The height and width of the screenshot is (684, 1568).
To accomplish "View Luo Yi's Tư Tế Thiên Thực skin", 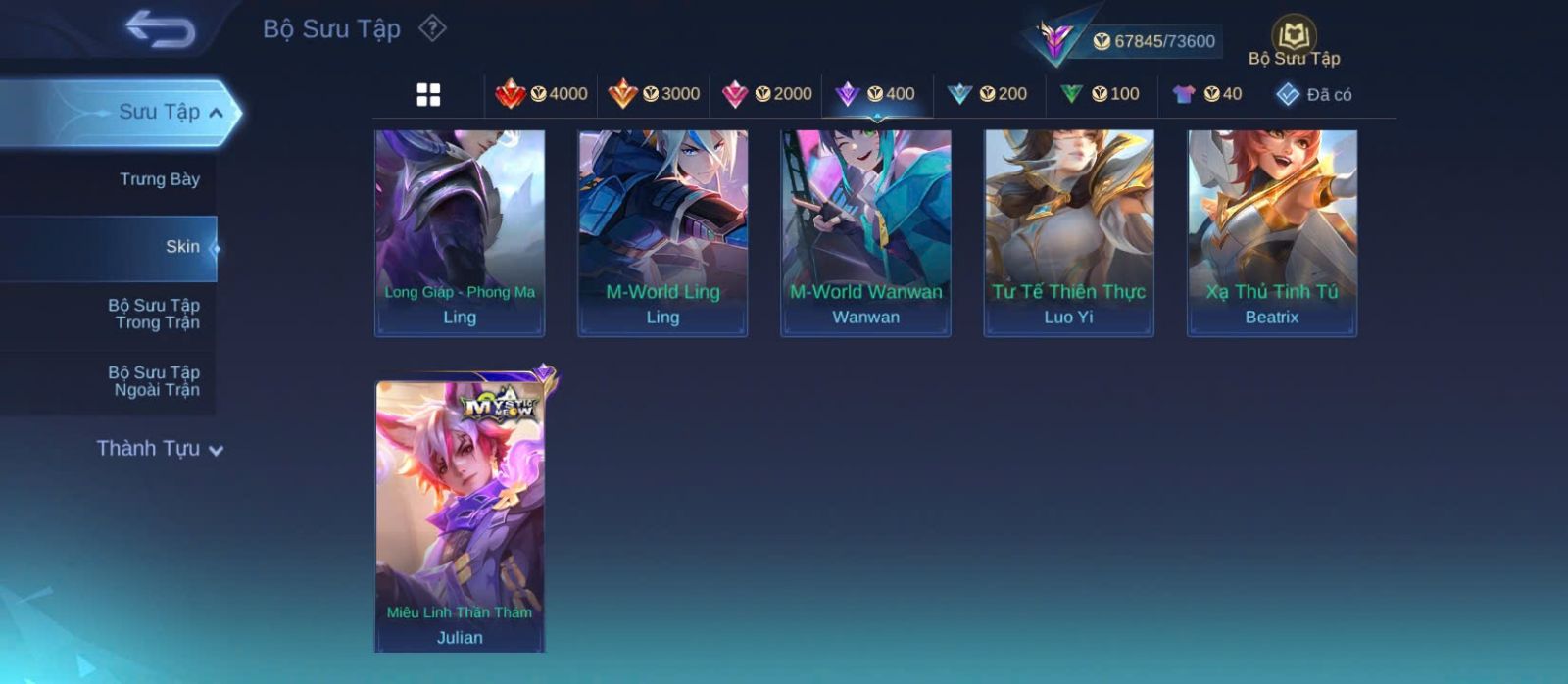I will click(1068, 233).
